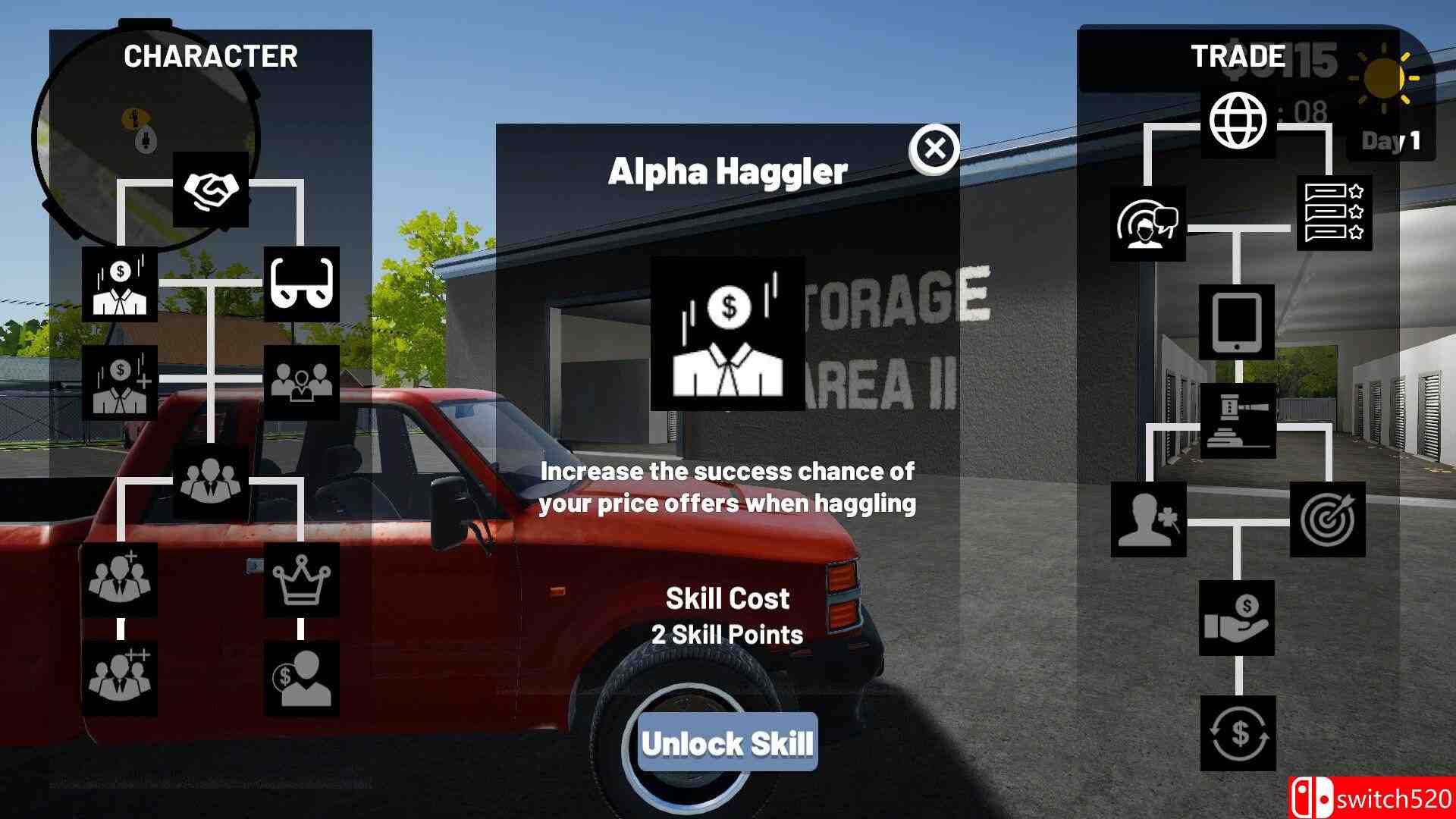Select the crown skill node

[302, 580]
